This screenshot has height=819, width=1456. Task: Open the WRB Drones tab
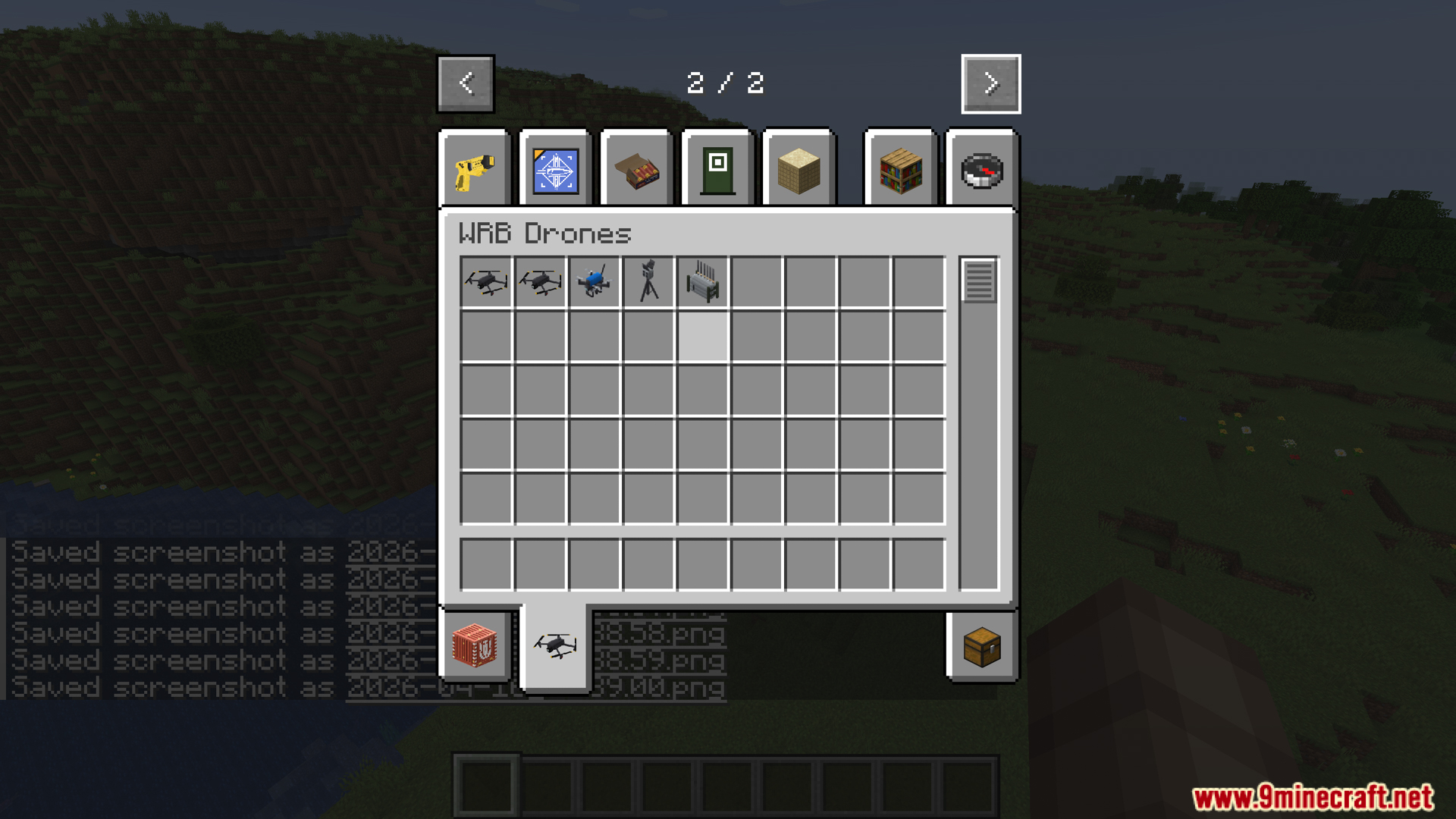556,647
